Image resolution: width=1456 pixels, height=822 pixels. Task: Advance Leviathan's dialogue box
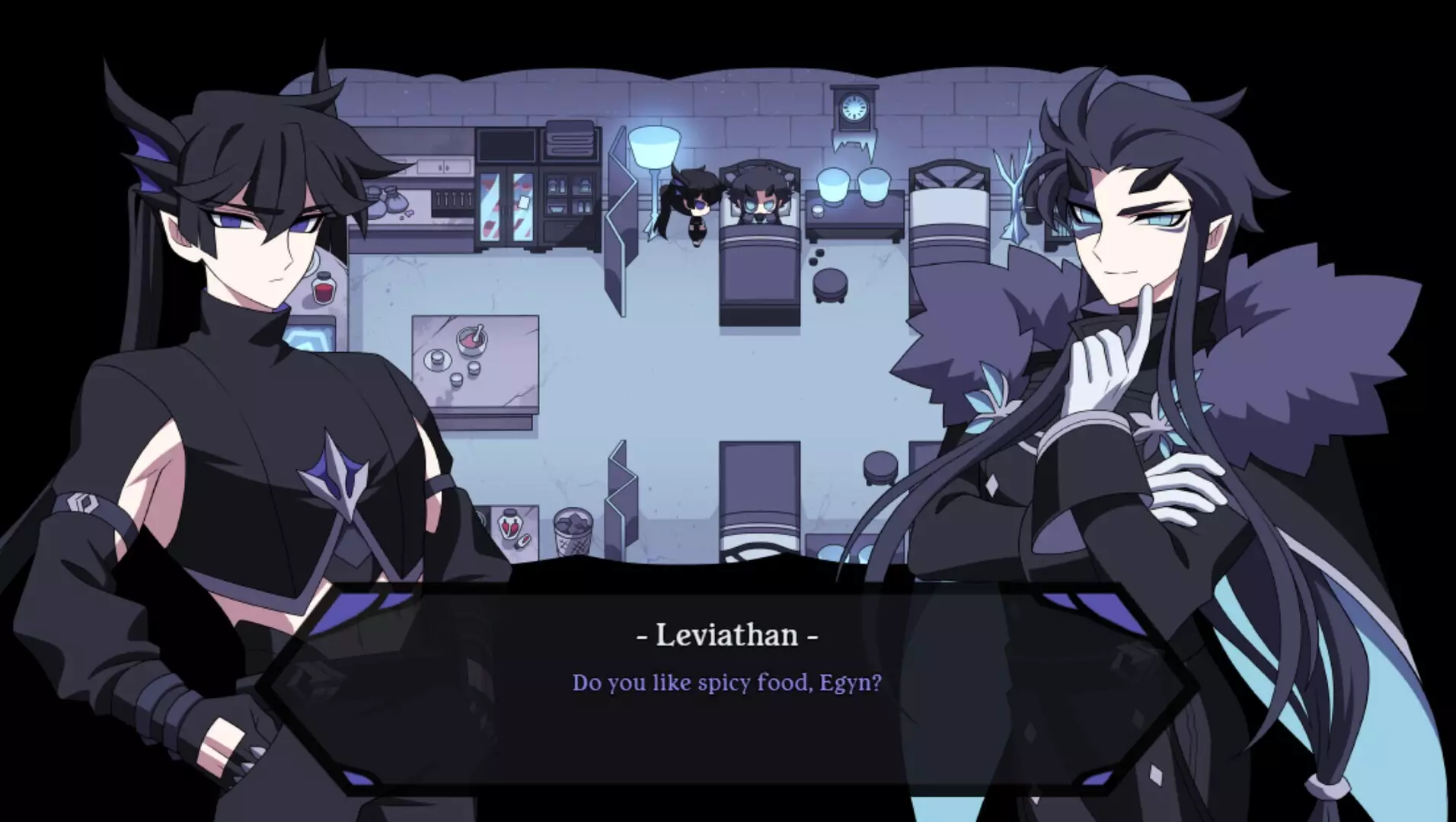tap(726, 683)
